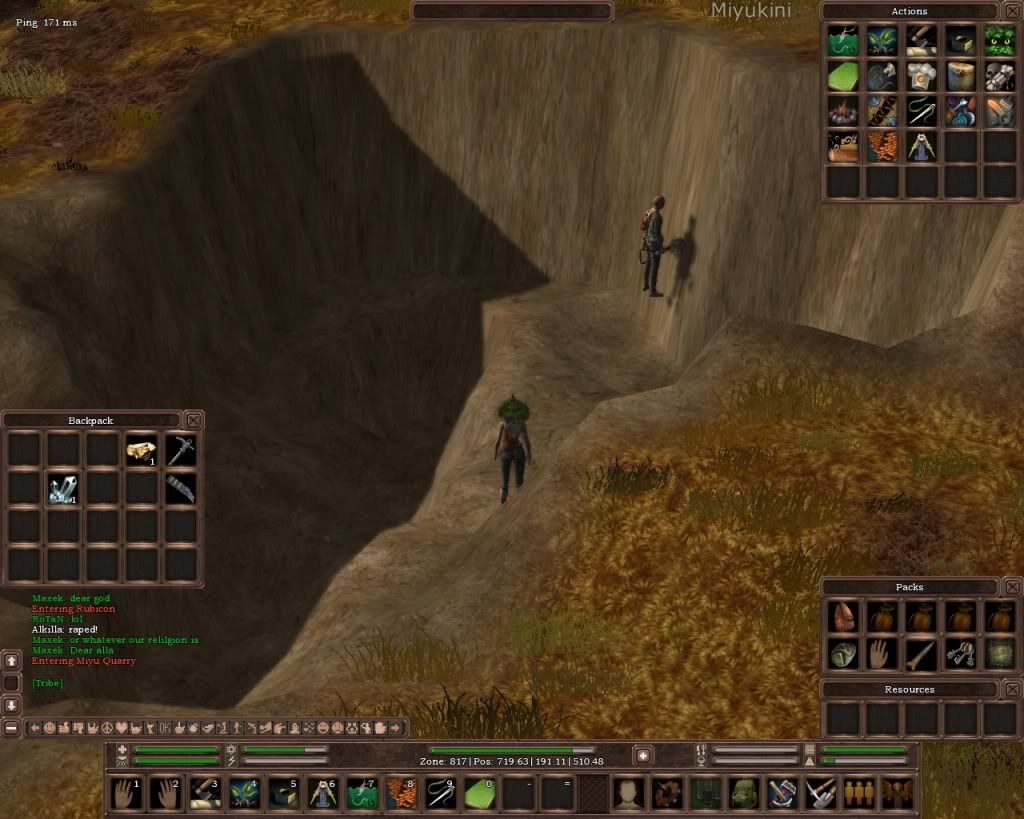
Task: Close the Packs panel
Action: [x=1012, y=587]
